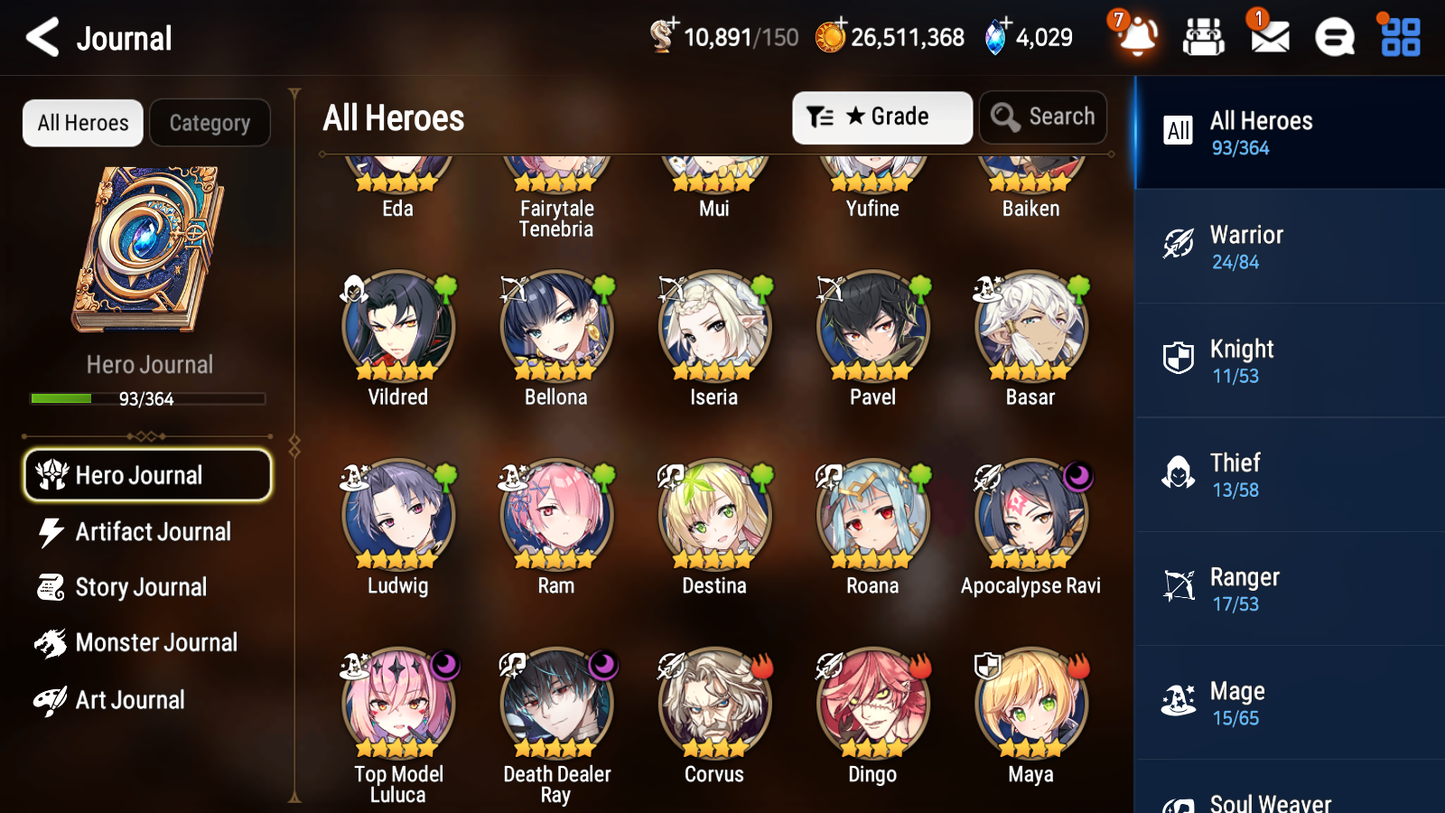The height and width of the screenshot is (813, 1445).
Task: Open the notifications bell with 7 alerts
Action: [x=1135, y=37]
